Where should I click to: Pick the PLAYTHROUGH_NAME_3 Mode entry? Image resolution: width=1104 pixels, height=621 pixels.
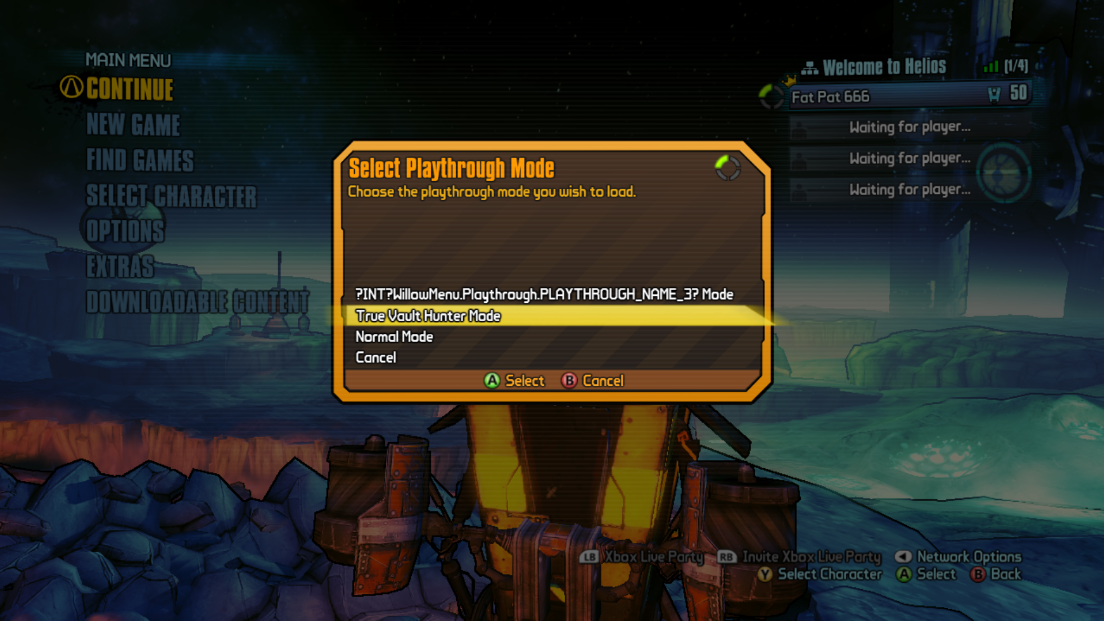544,294
